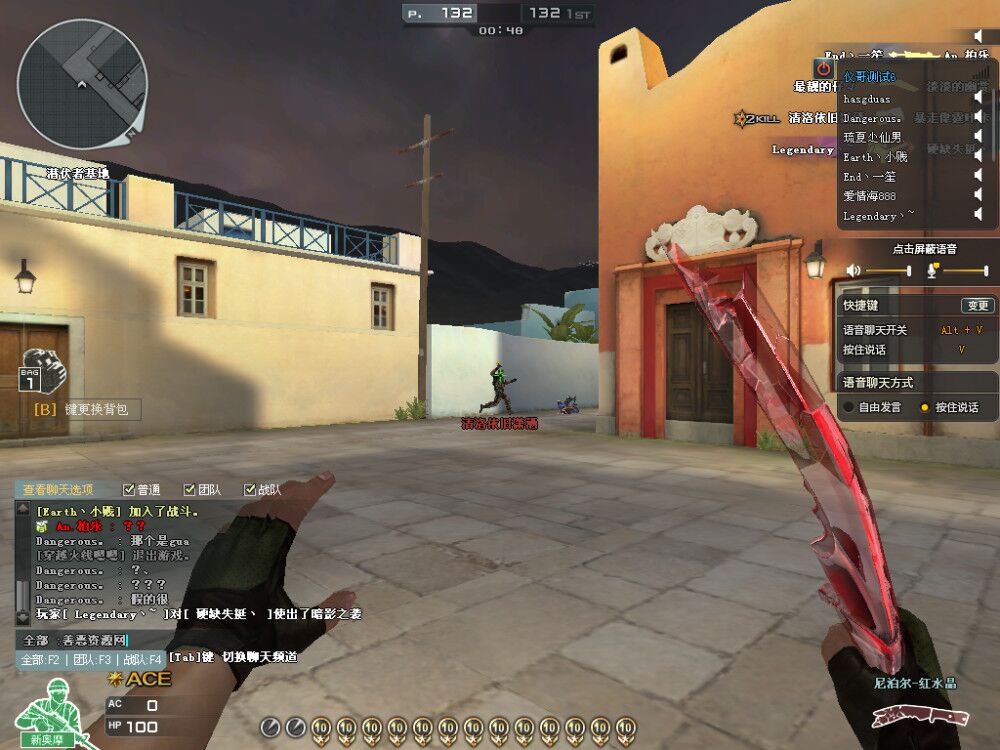
Task: Adjust the speaker volume slider
Action: (887, 270)
